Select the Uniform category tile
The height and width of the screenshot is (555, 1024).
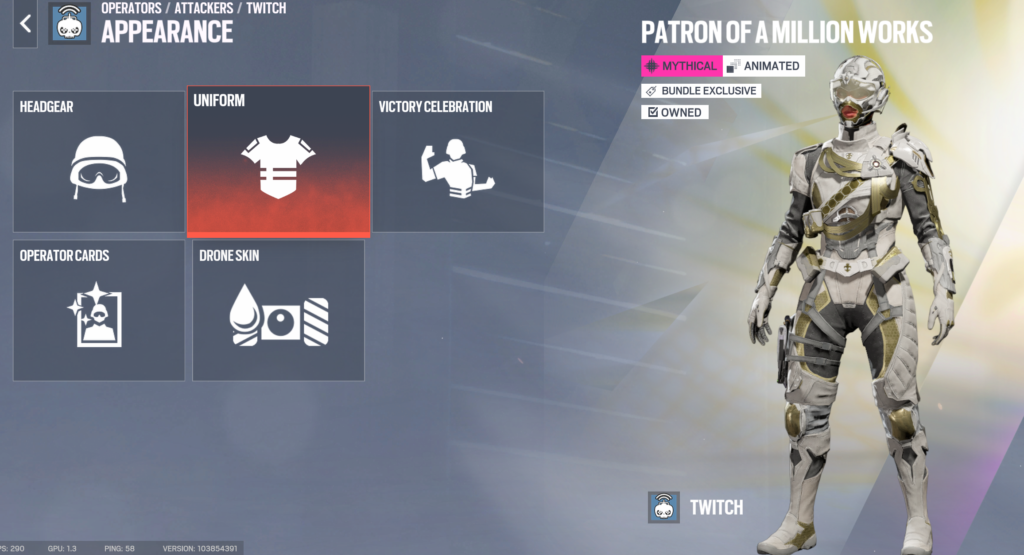[278, 162]
